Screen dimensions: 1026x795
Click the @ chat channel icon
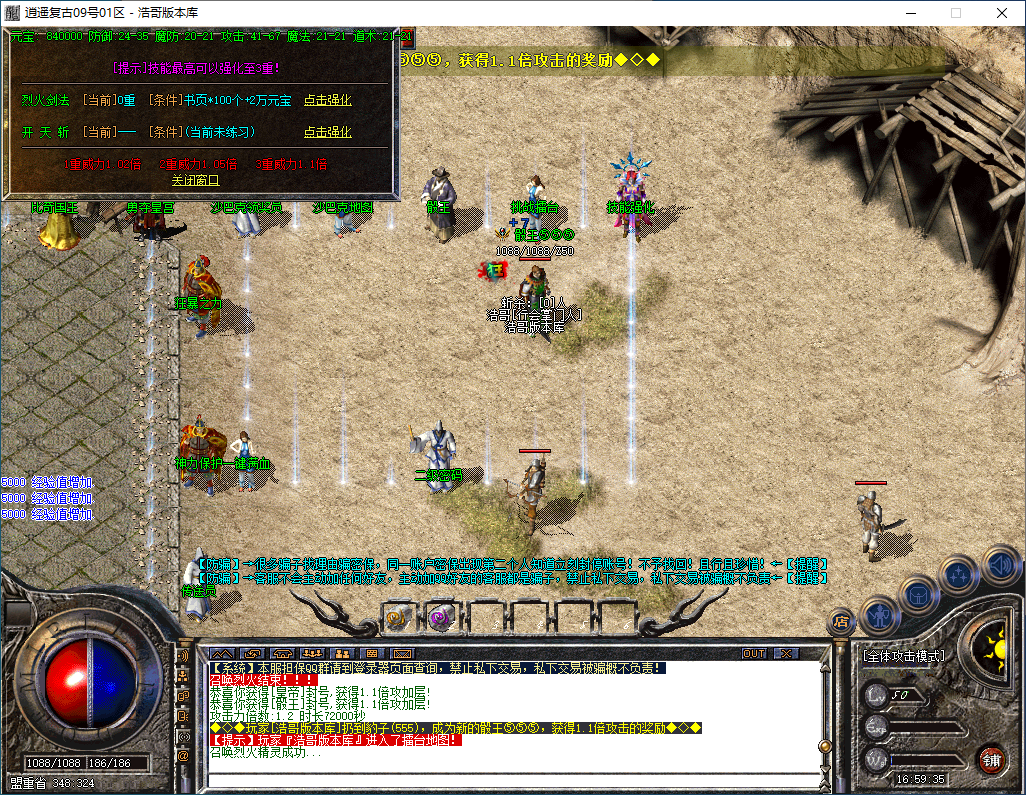coord(182,755)
